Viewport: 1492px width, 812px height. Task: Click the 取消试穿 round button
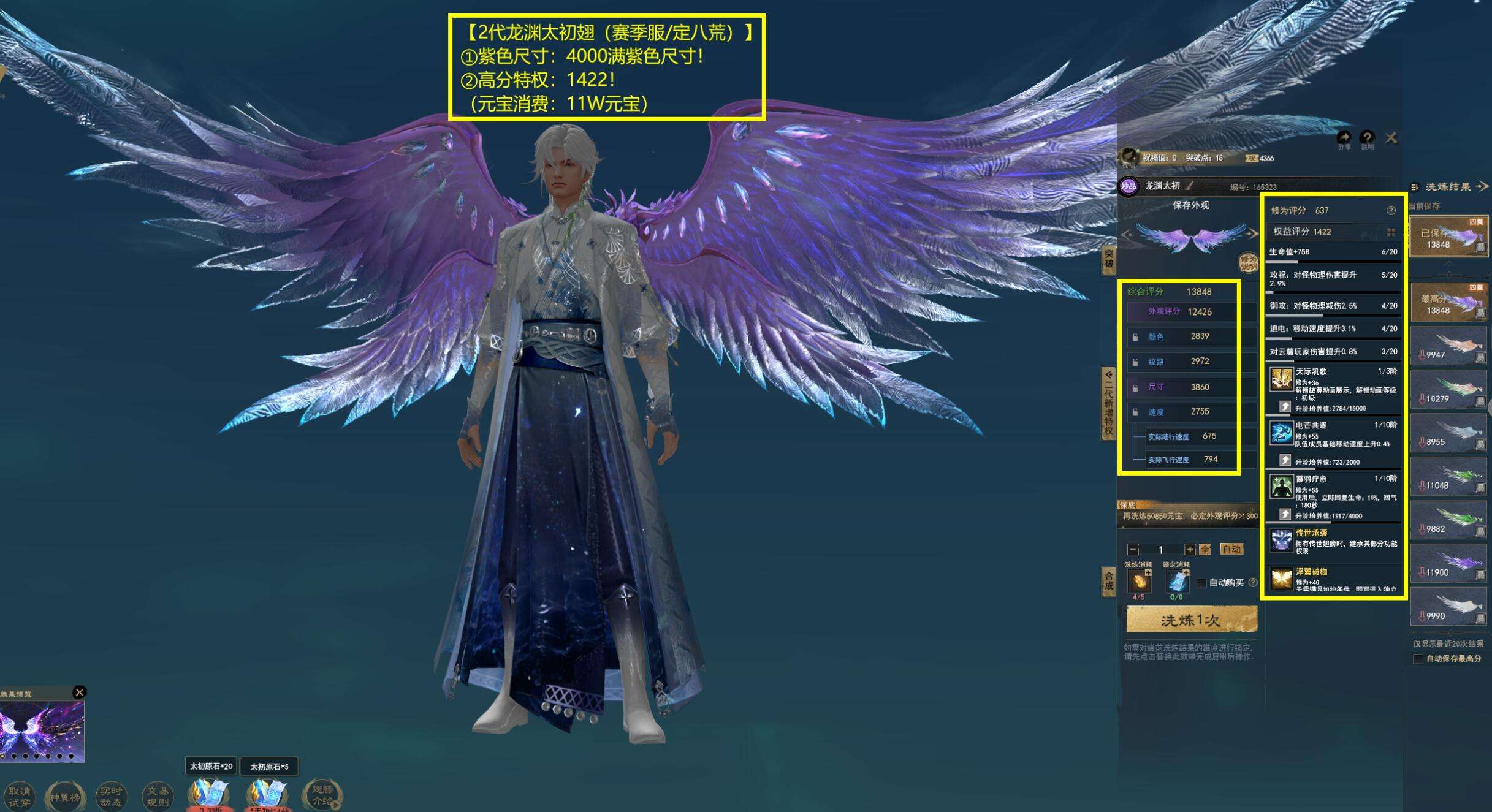point(19,796)
